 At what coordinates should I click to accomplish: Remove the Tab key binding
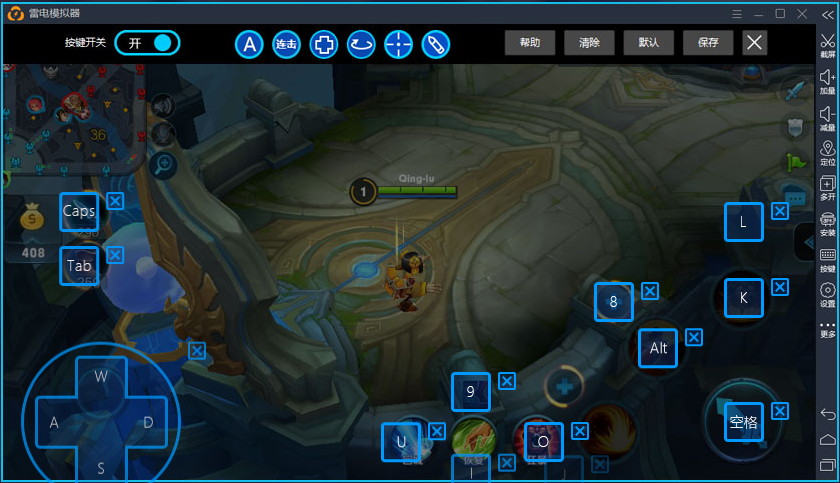(115, 255)
